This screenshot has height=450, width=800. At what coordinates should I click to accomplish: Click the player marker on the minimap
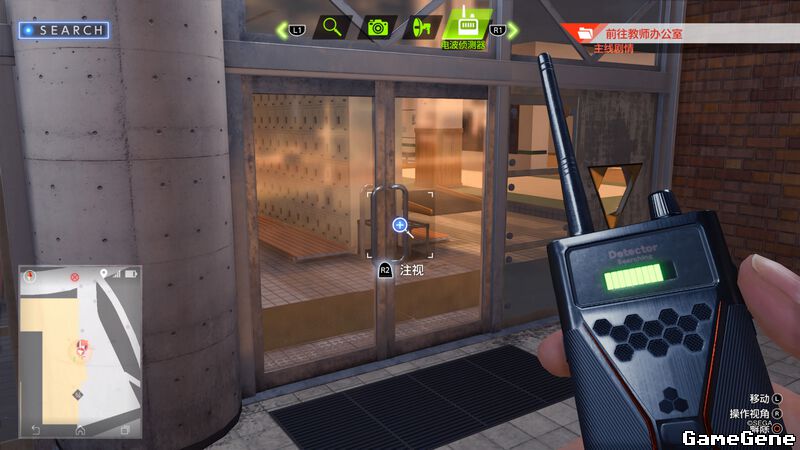pos(80,347)
